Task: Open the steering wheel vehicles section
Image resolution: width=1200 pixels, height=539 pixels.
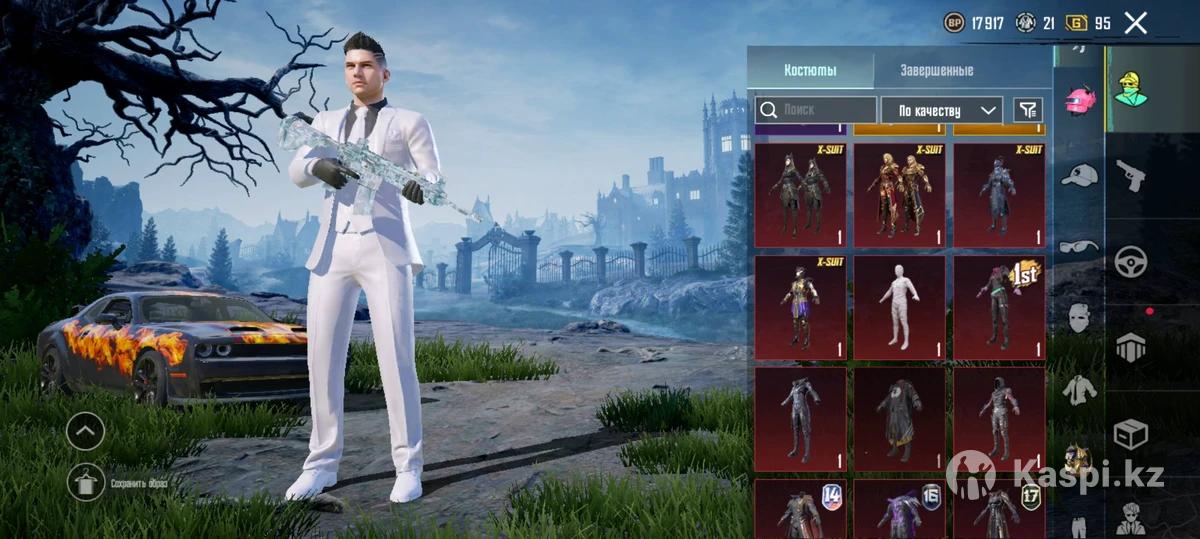Action: tap(1130, 261)
